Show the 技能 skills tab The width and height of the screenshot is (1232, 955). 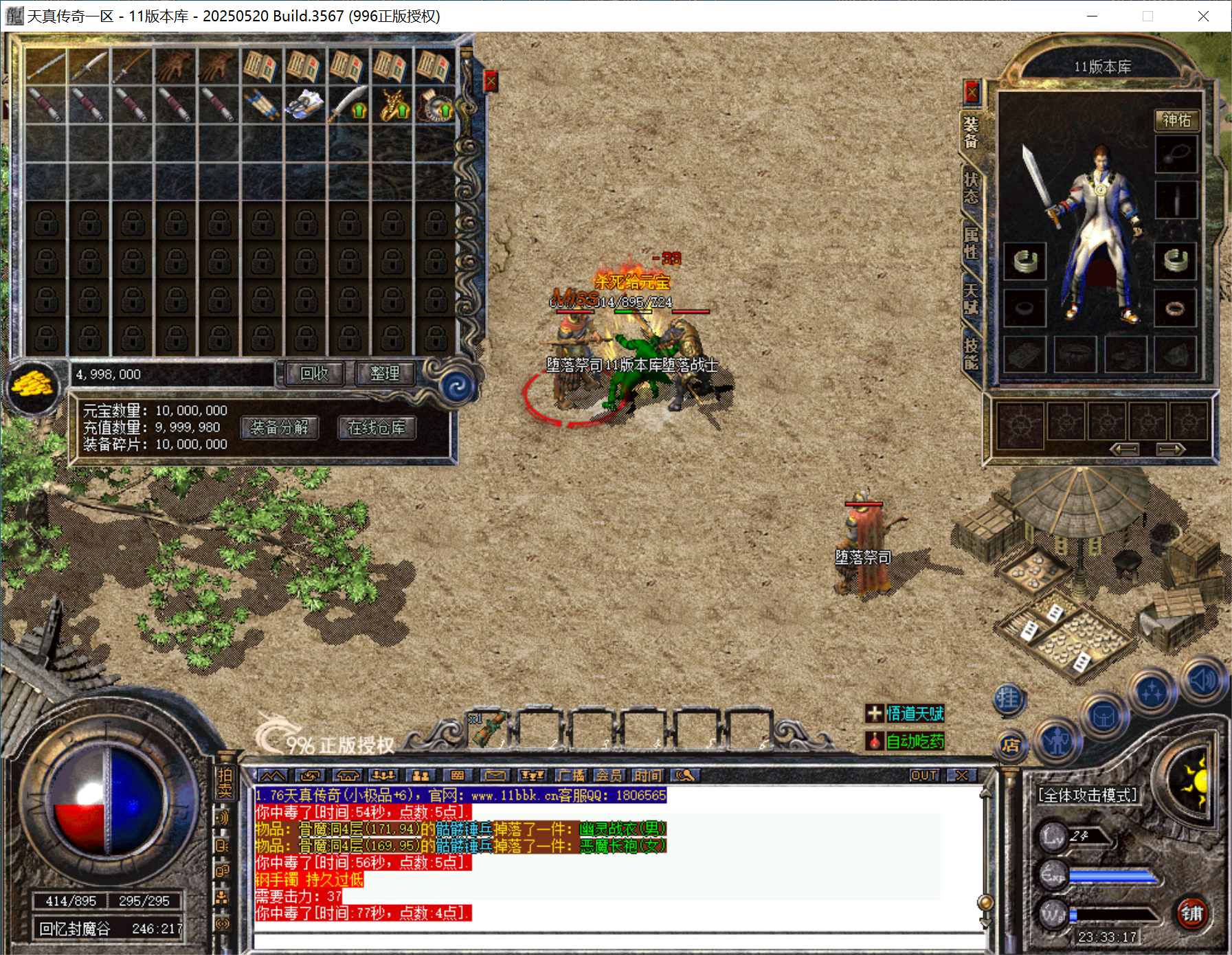click(x=971, y=353)
